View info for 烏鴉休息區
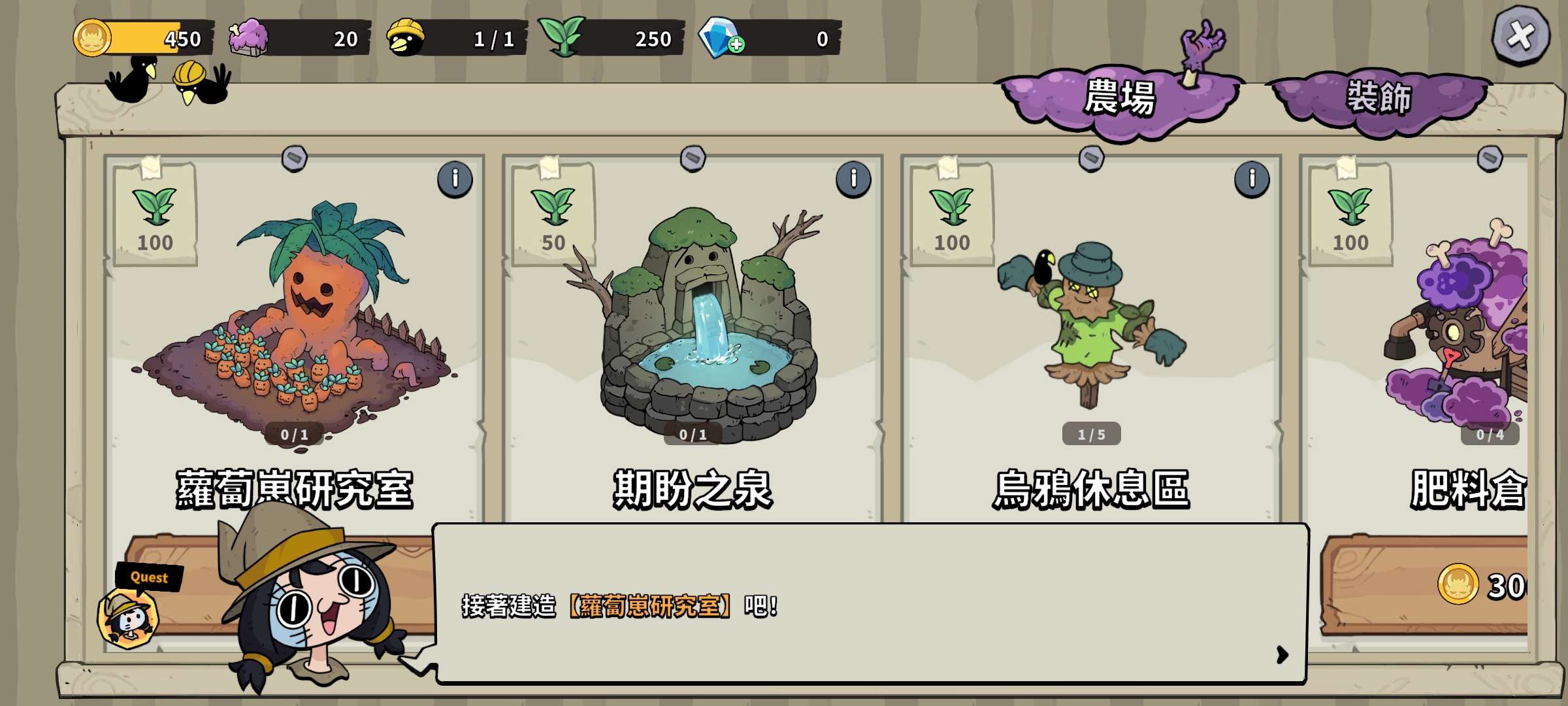1568x706 pixels. click(x=1252, y=178)
